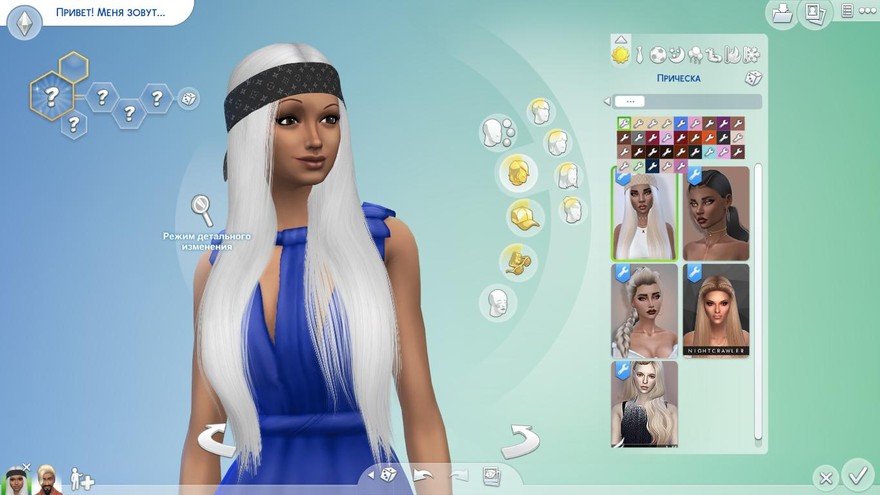Pick the blue hair color swatch
Screen dimensions: 880x495
tap(681, 124)
